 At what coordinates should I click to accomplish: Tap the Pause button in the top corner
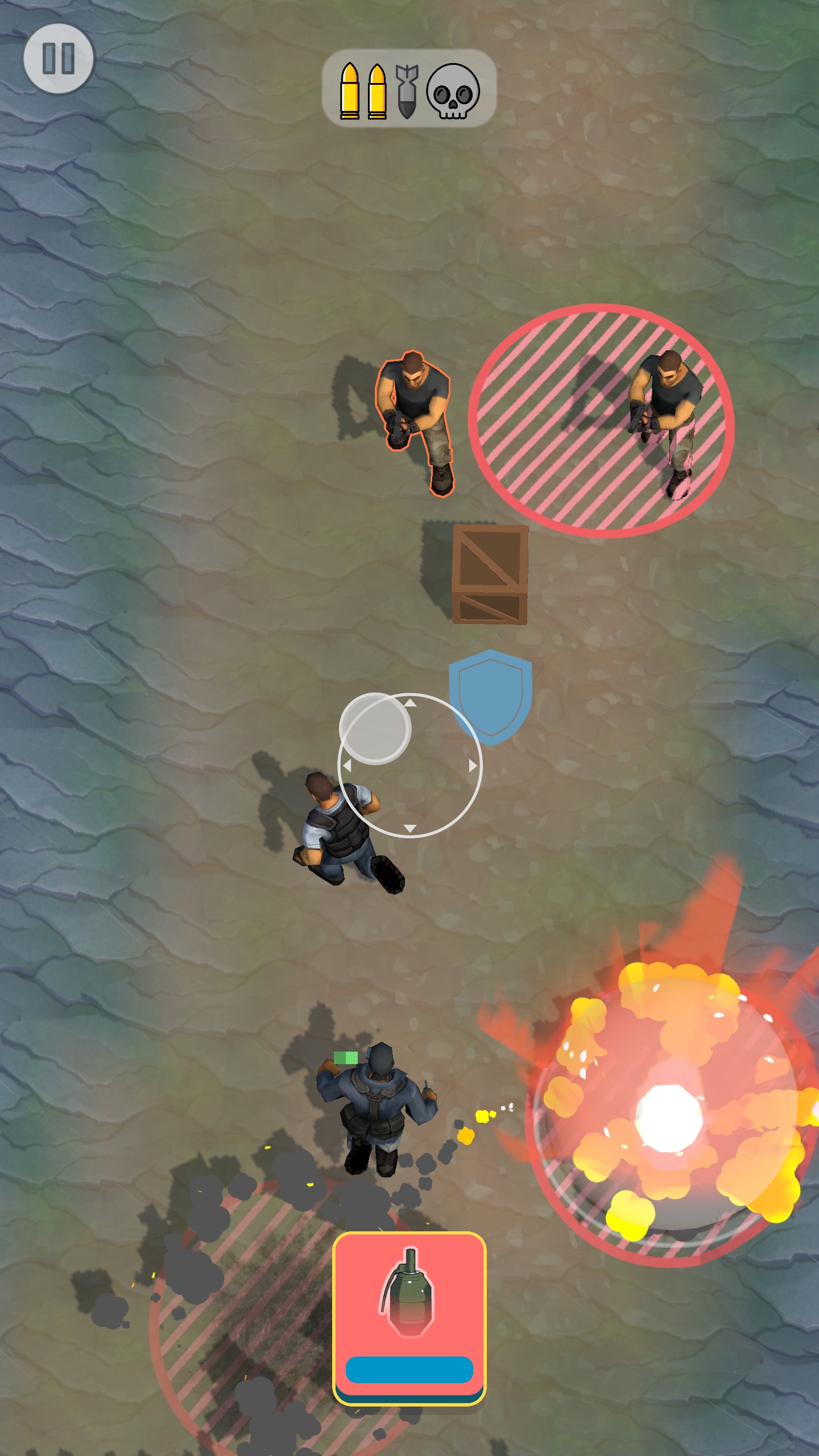coord(60,59)
